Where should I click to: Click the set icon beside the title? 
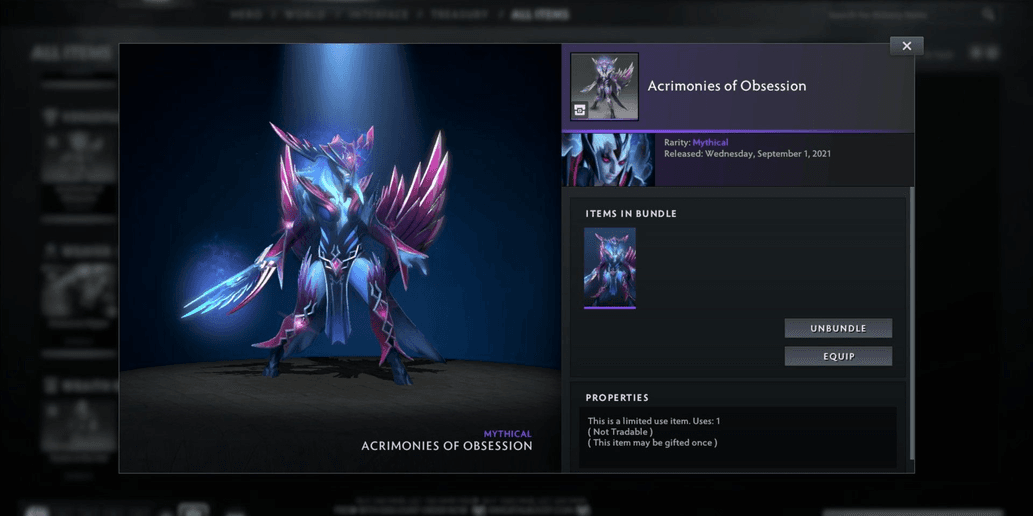[604, 87]
